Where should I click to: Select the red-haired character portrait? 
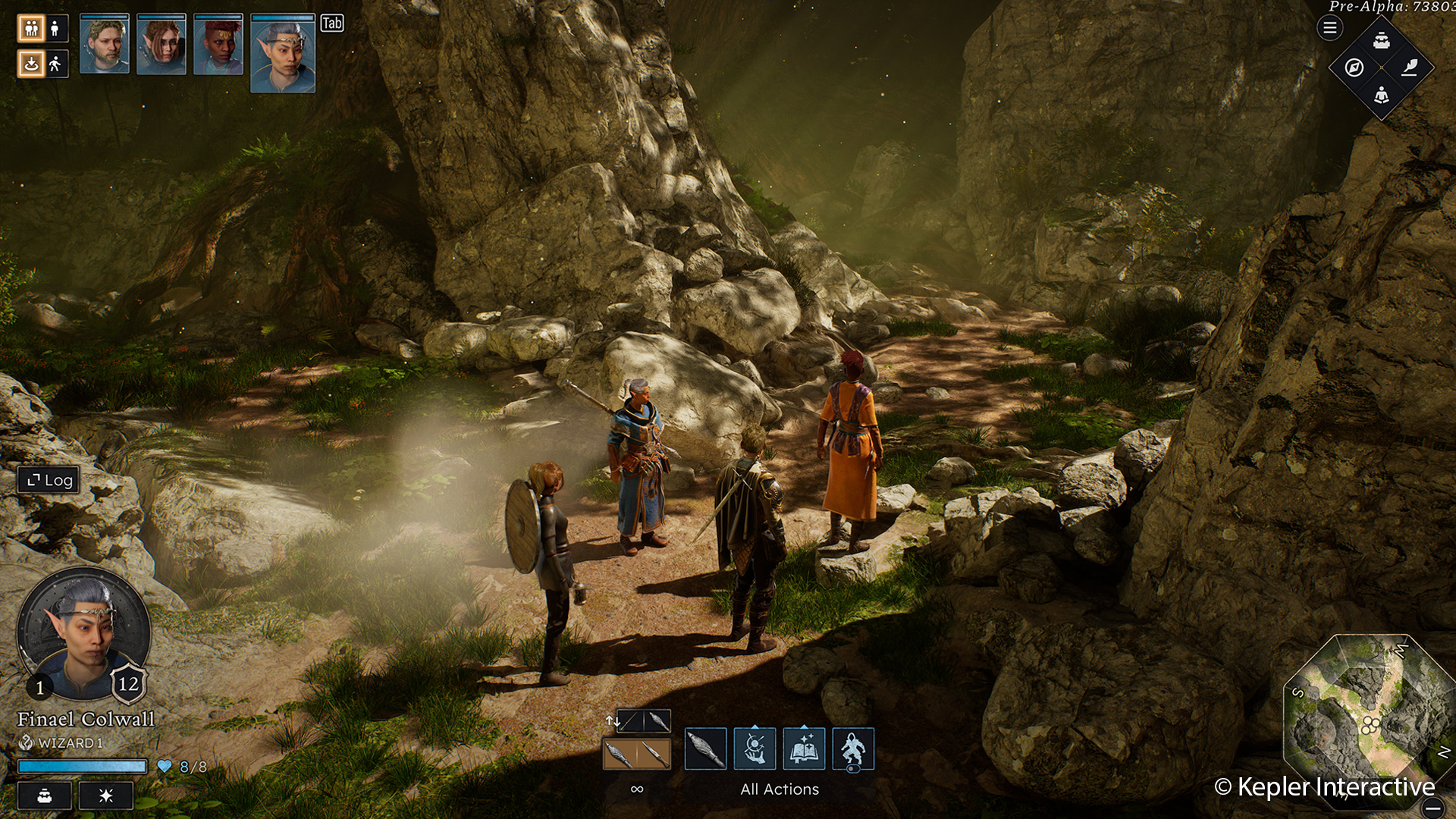click(x=218, y=45)
